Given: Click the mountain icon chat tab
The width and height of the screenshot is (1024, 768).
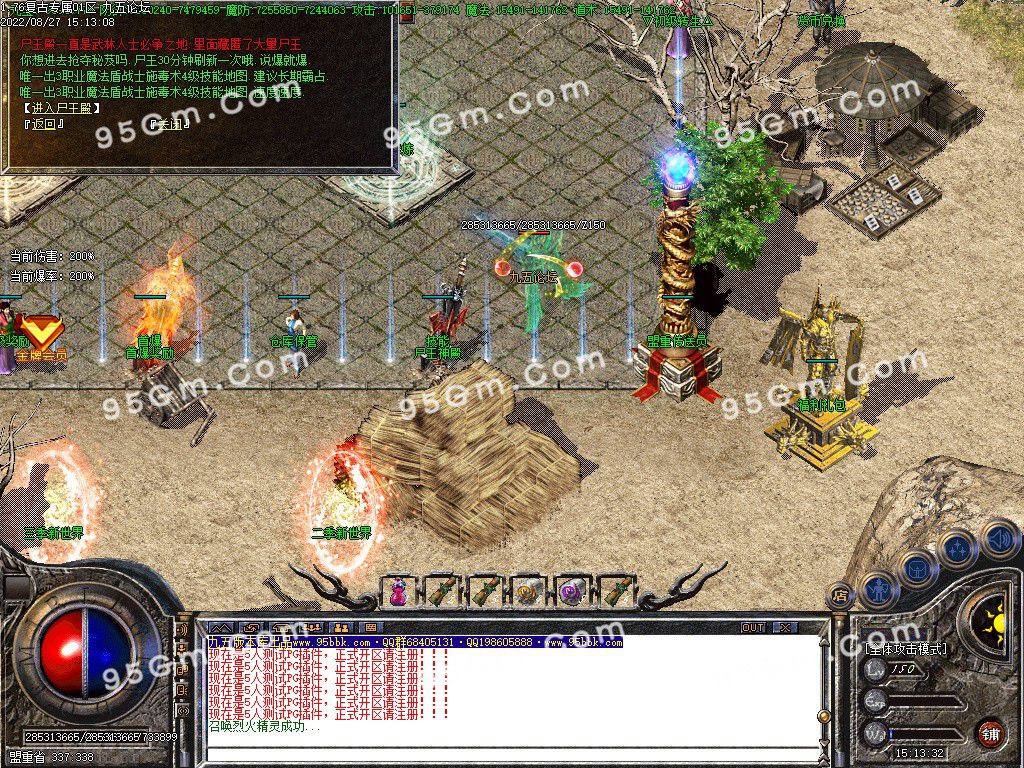Looking at the screenshot, I should [x=220, y=627].
